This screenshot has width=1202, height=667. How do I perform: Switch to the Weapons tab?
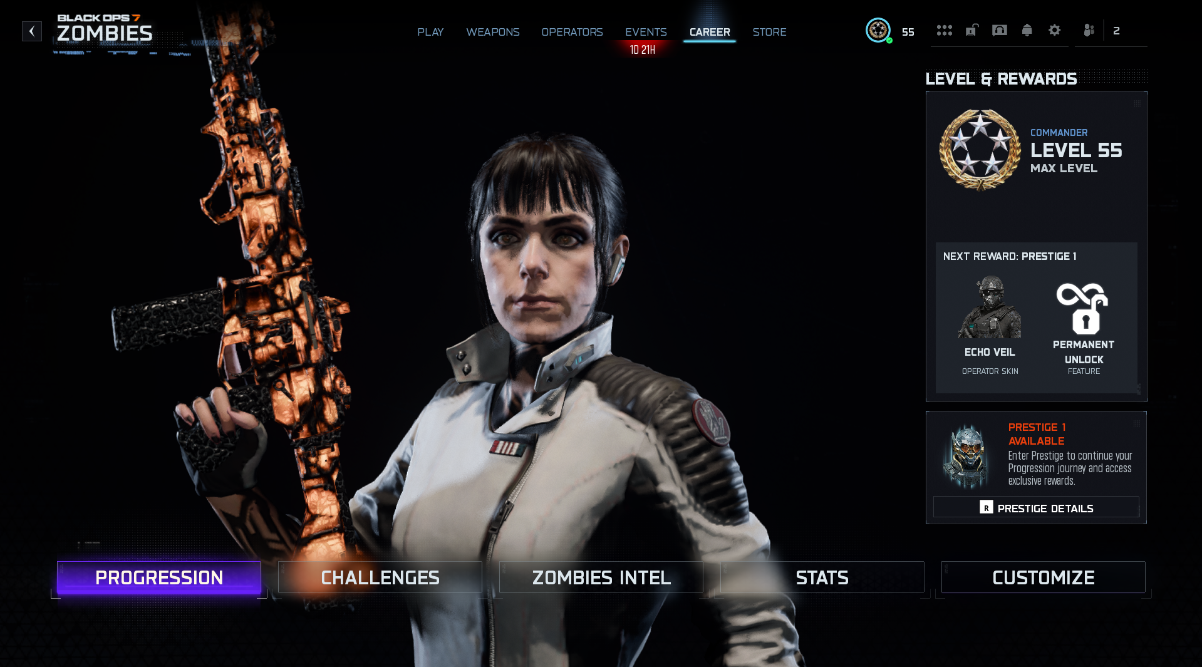[492, 32]
